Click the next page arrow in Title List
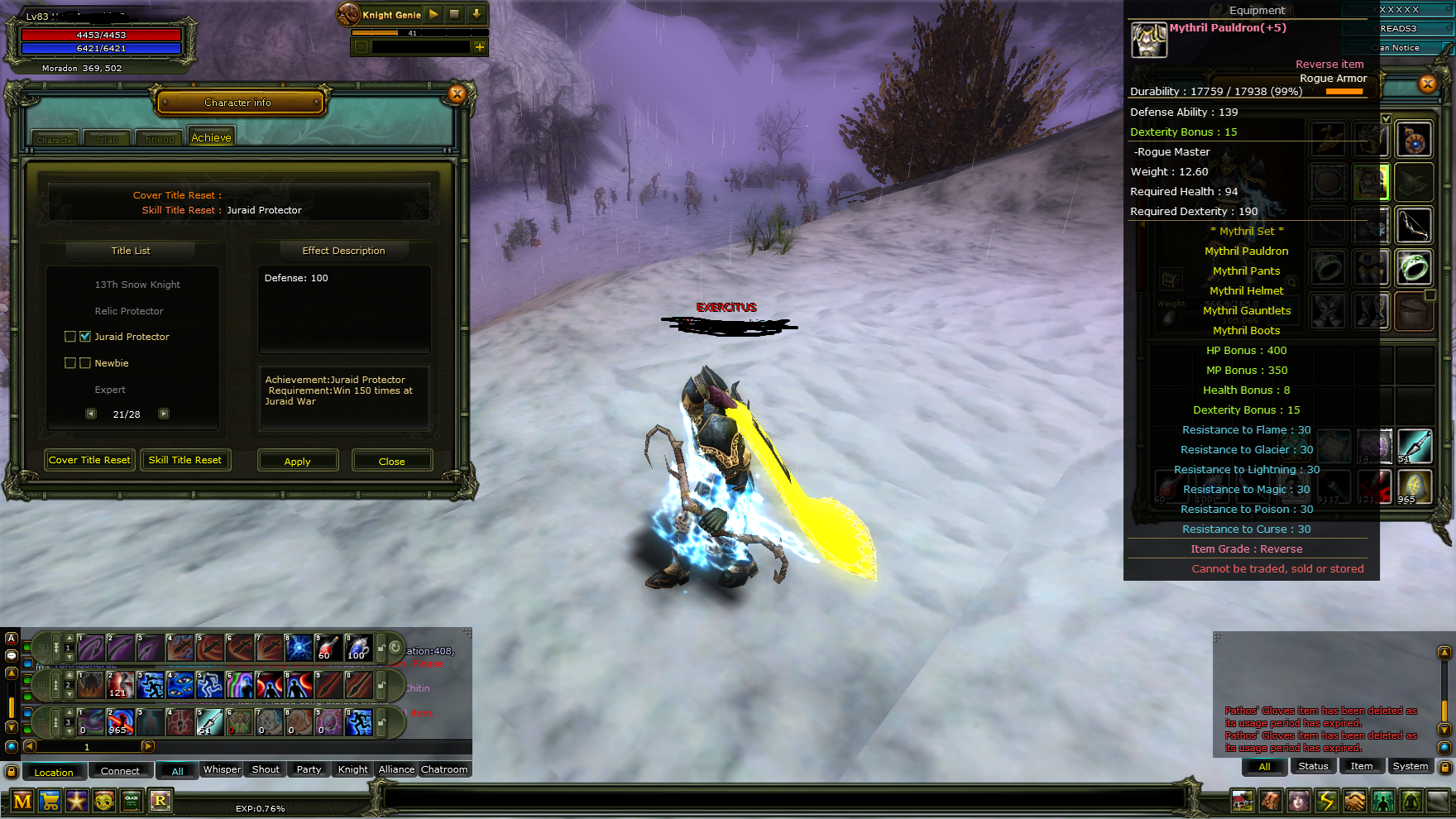The image size is (1456, 819). click(164, 414)
